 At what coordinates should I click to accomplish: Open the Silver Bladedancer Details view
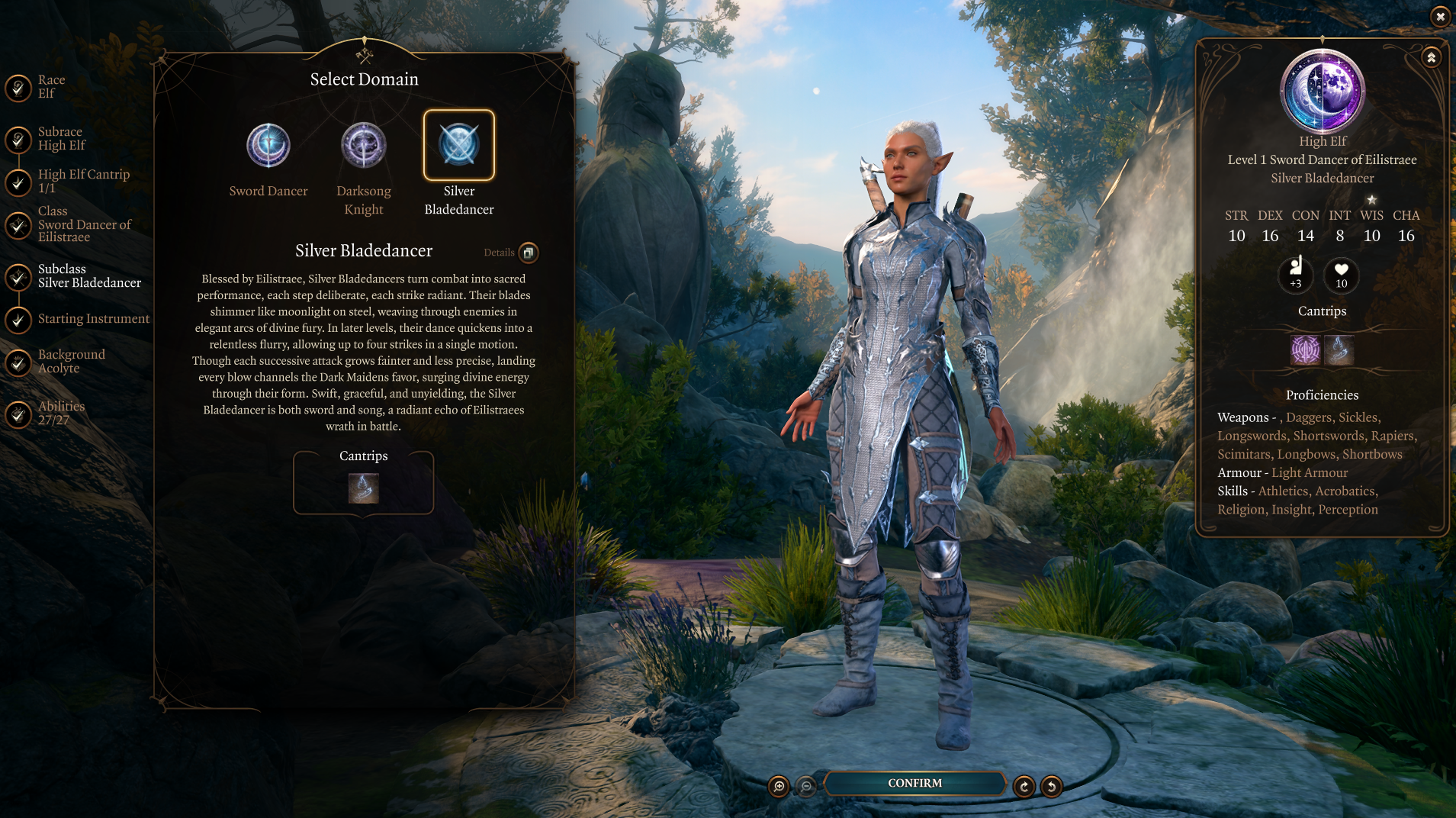coord(528,253)
